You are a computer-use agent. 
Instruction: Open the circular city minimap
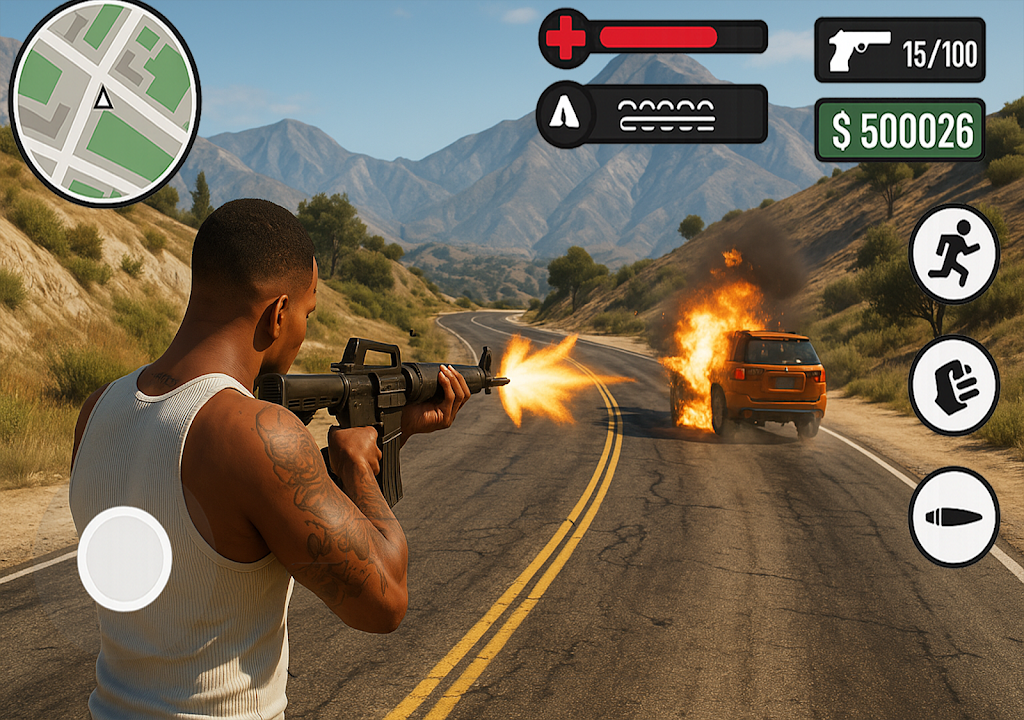(x=104, y=101)
